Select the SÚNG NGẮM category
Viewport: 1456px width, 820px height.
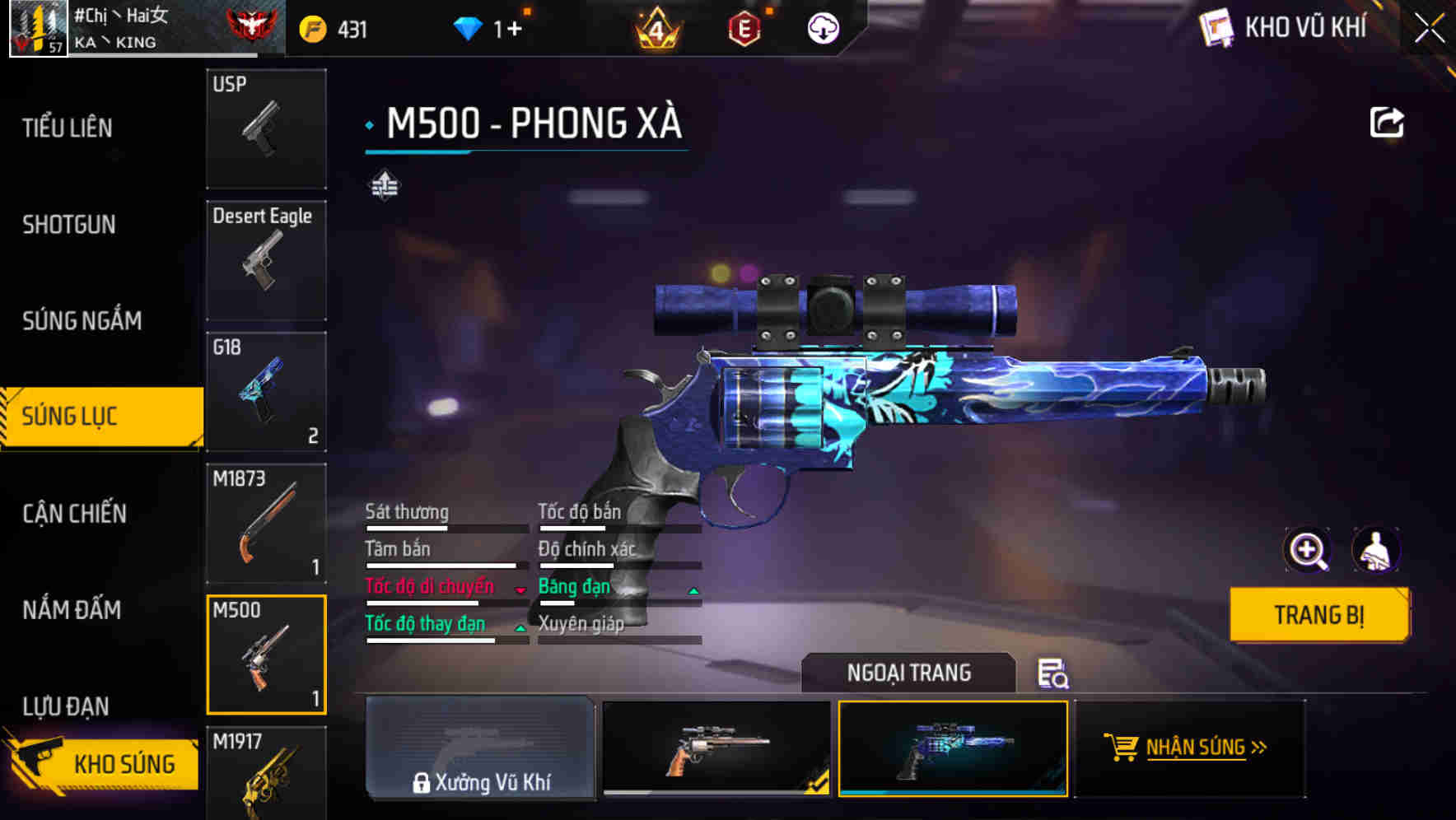click(x=82, y=320)
